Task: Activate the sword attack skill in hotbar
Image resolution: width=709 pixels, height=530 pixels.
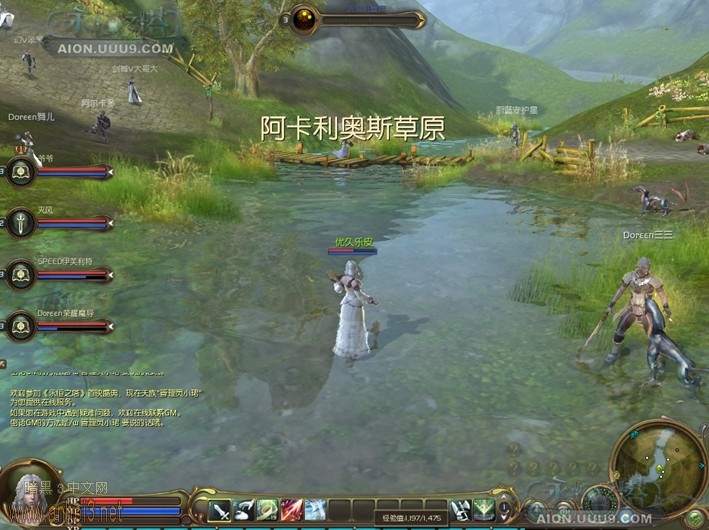Action: tap(219, 509)
